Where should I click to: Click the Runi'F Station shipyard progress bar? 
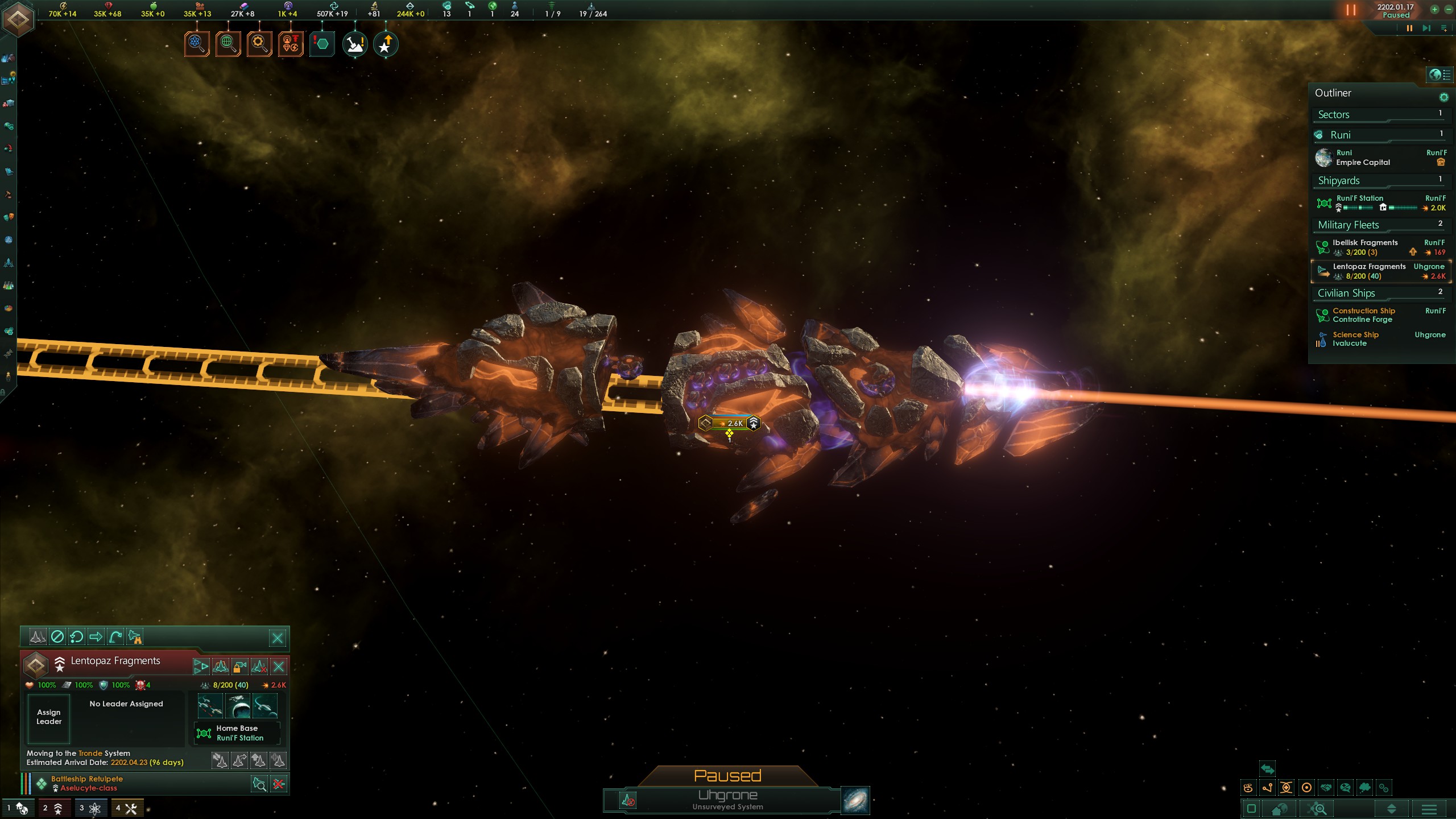coord(1359,208)
